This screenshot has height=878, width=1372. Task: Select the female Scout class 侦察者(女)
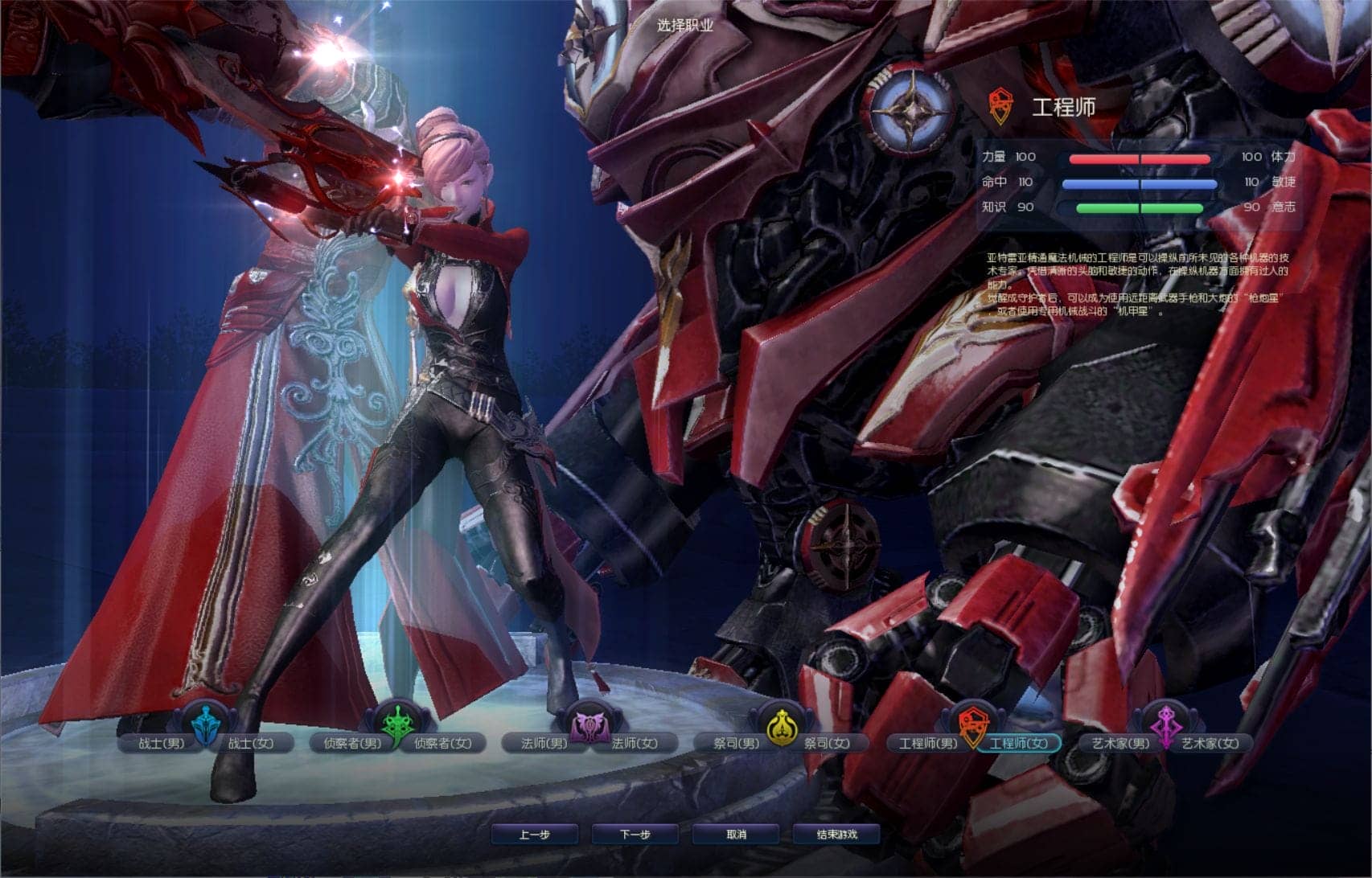tap(443, 744)
